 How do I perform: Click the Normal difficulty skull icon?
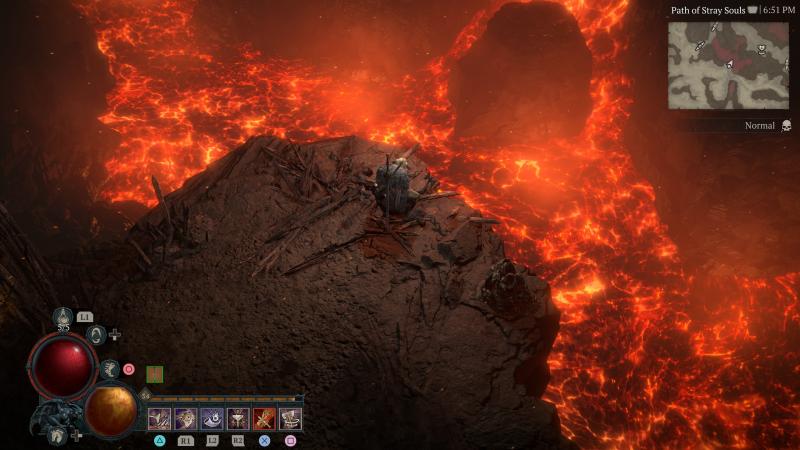[786, 126]
